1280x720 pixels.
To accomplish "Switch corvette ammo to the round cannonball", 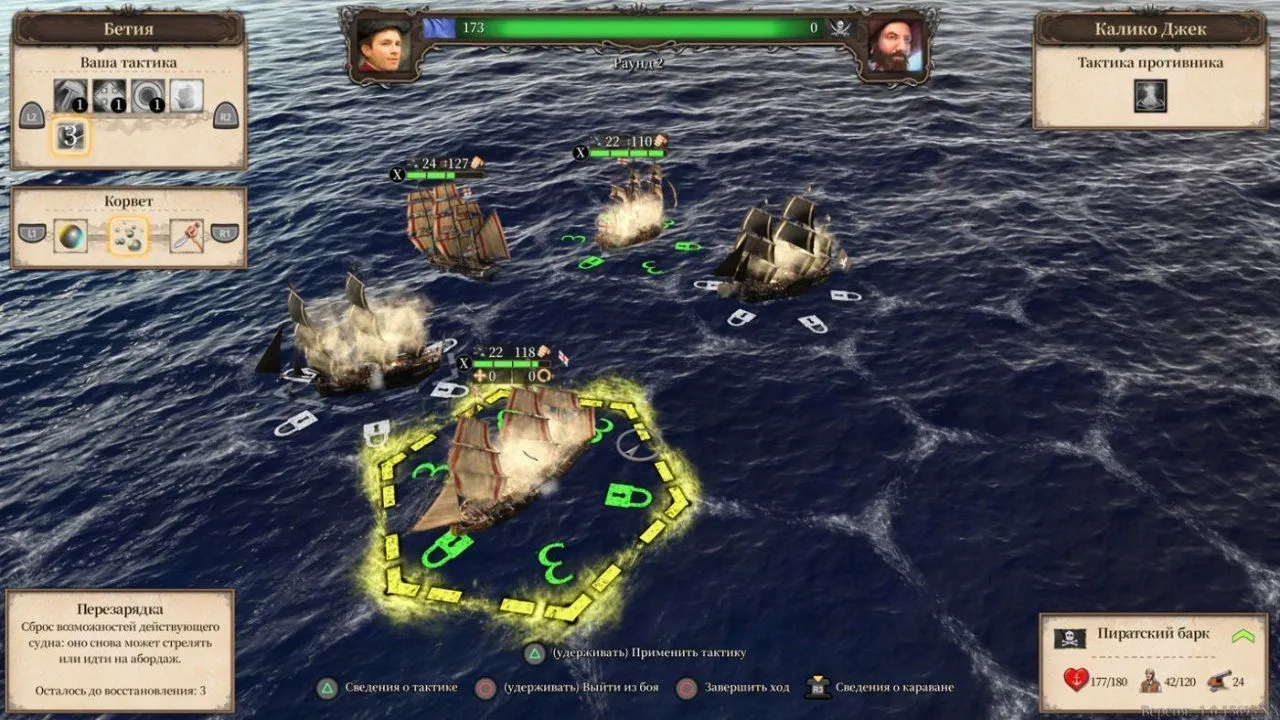I will pos(70,235).
